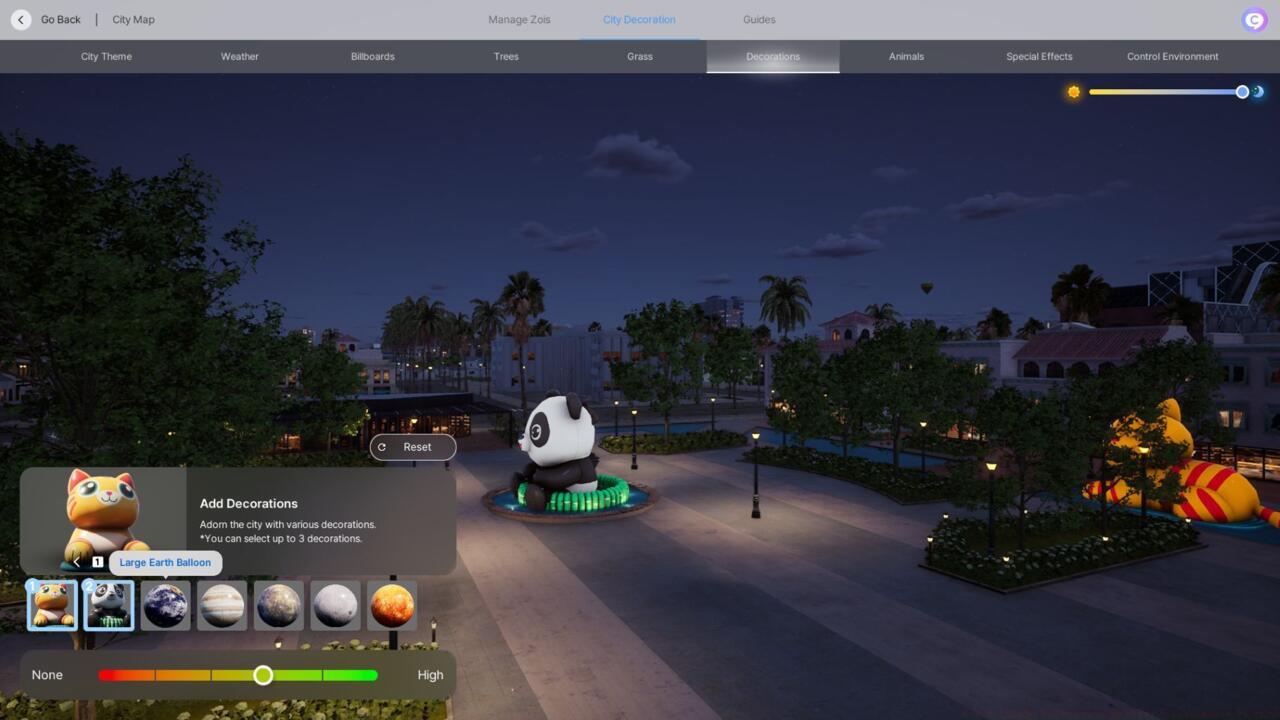
Task: Click the back arrow circle beside Go Back
Action: tap(20, 19)
